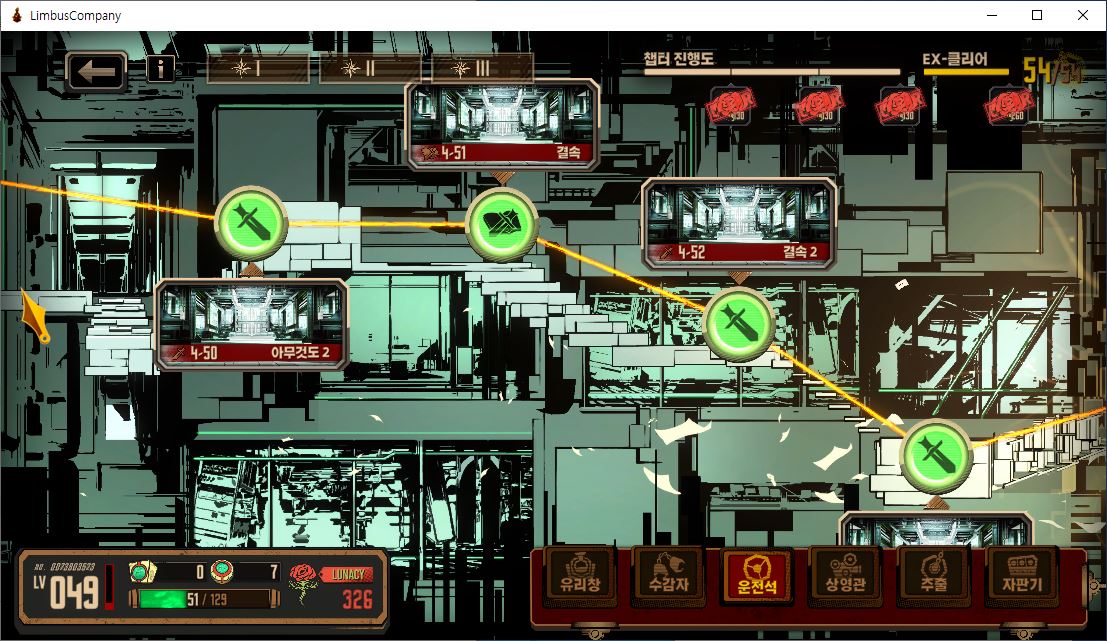Open the 유리창 (Window) menu
1107x641 pixels.
(x=580, y=575)
